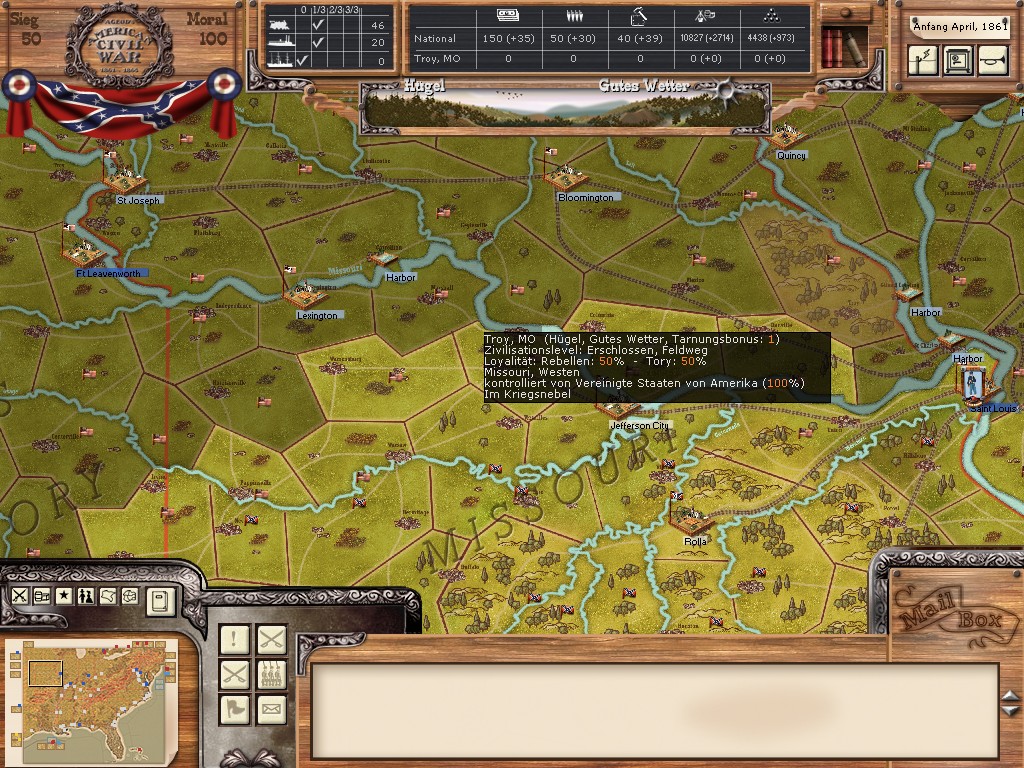
Task: Filter the log by the flag icon
Action: pos(235,709)
